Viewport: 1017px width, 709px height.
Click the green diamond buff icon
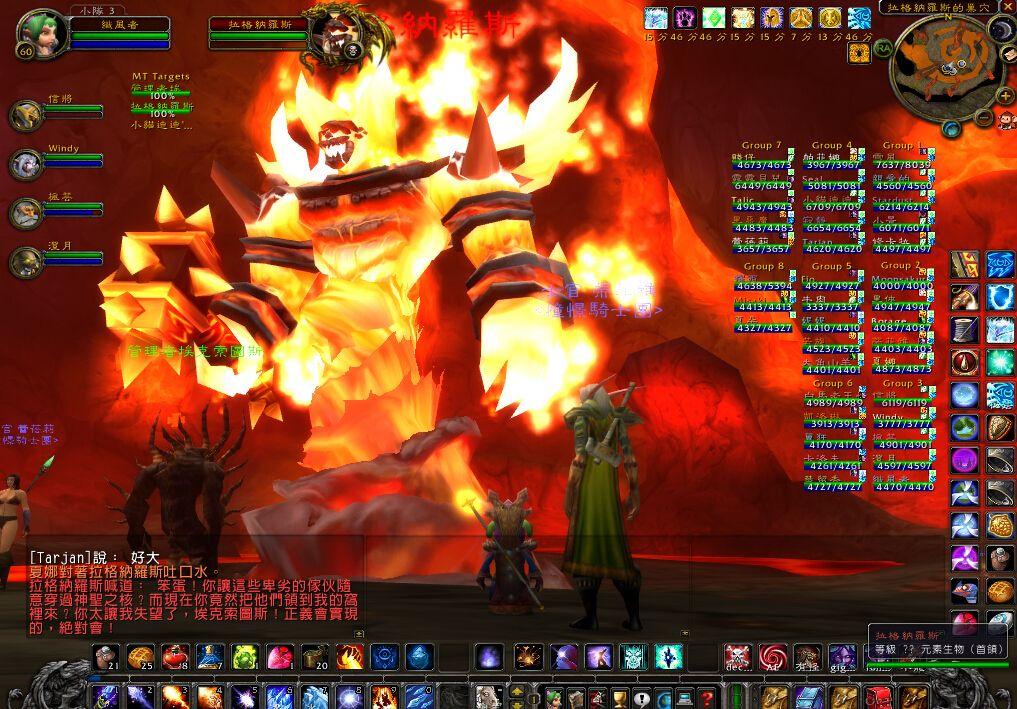pyautogui.click(x=713, y=18)
